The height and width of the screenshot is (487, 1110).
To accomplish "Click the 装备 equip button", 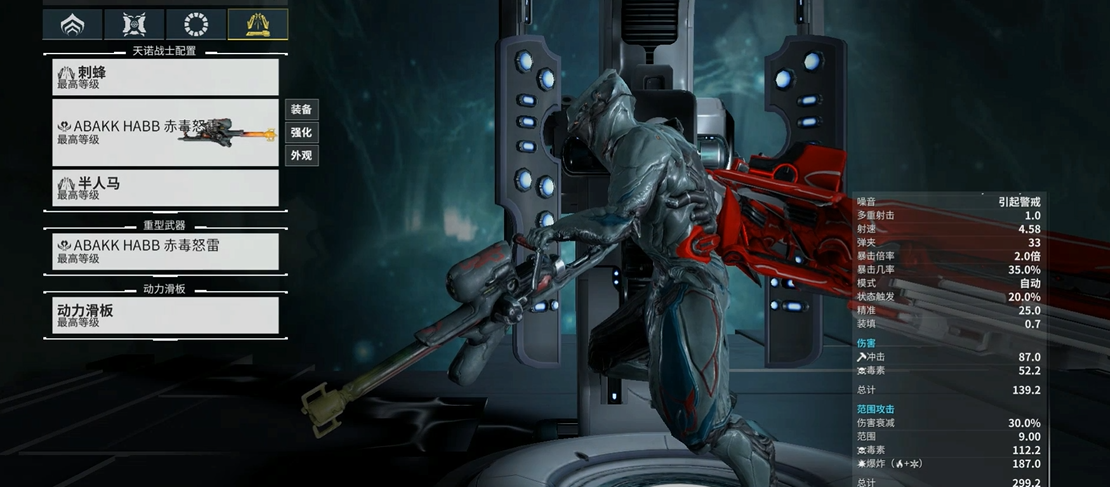I will coord(301,109).
